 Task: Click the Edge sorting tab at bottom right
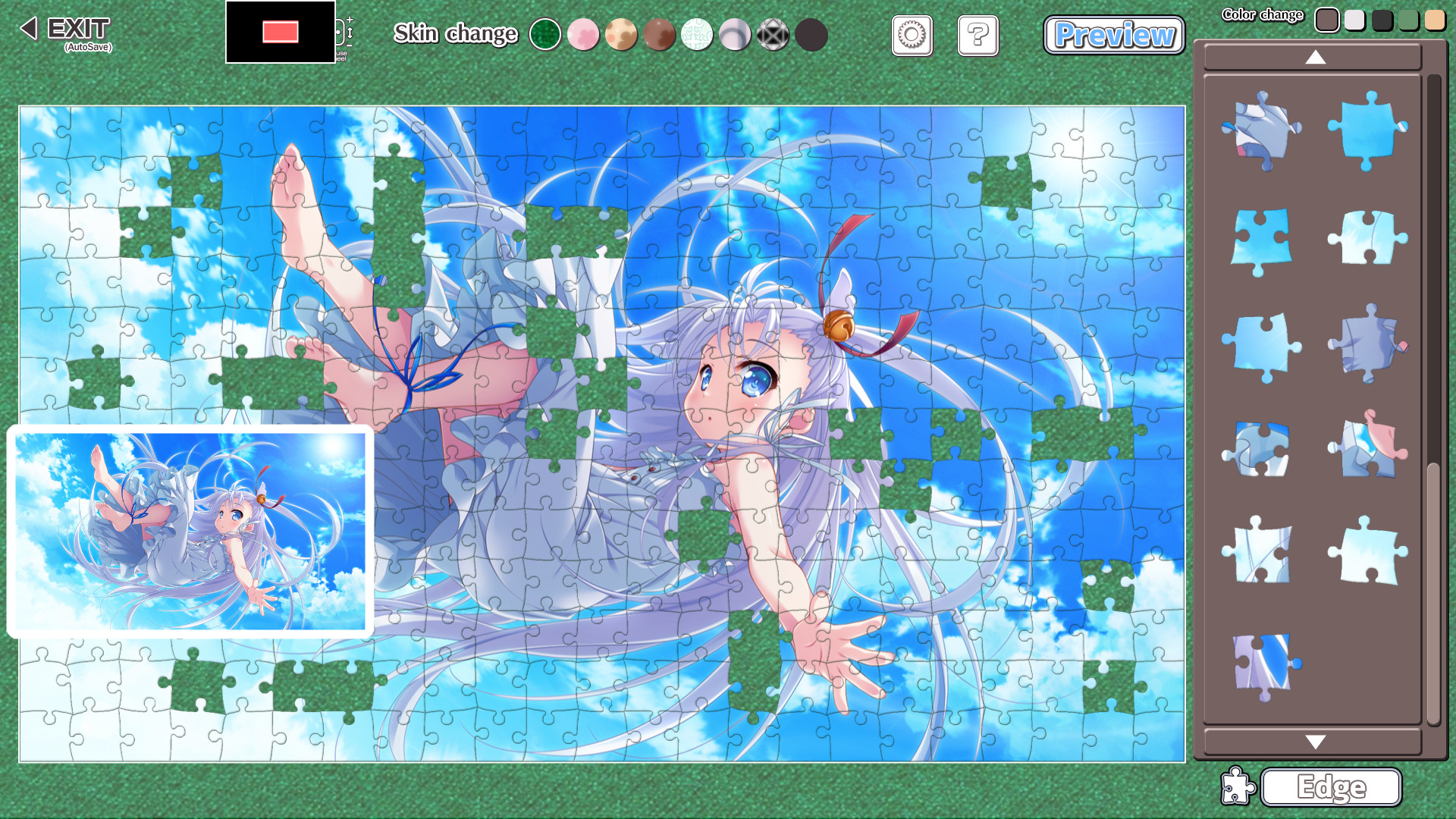1331,788
